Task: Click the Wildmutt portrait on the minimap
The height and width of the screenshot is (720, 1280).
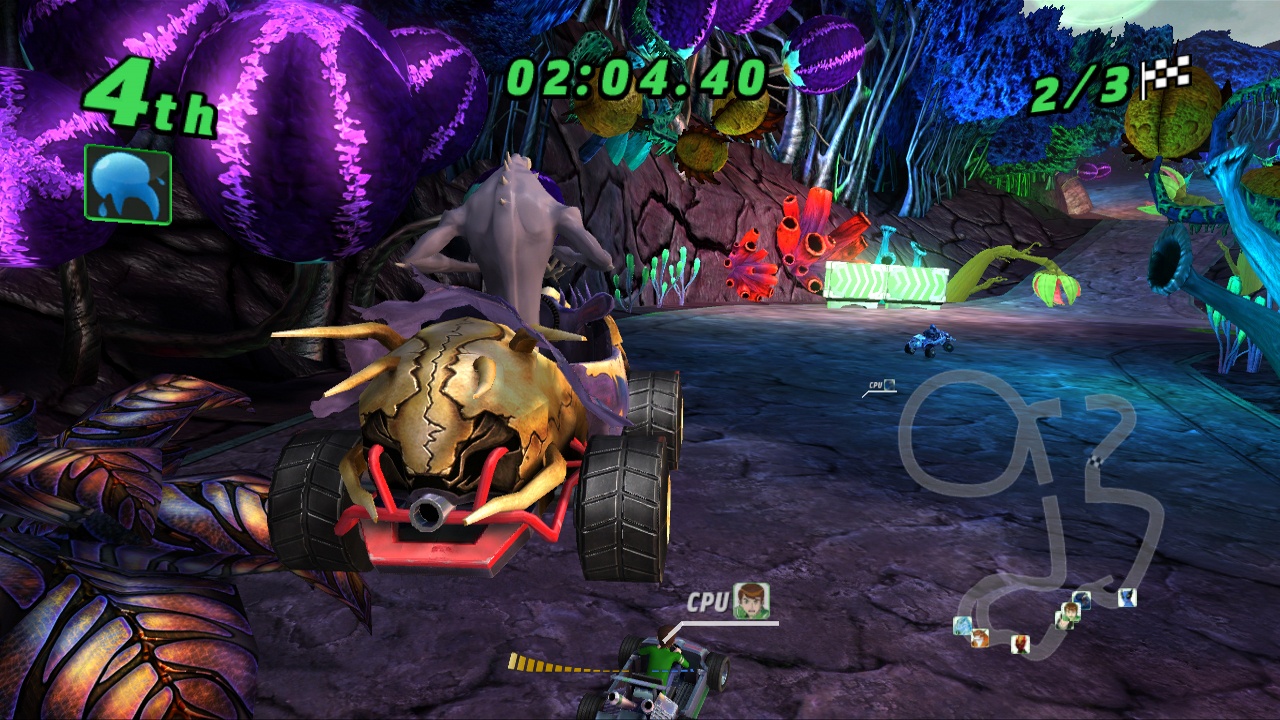Action: point(979,638)
